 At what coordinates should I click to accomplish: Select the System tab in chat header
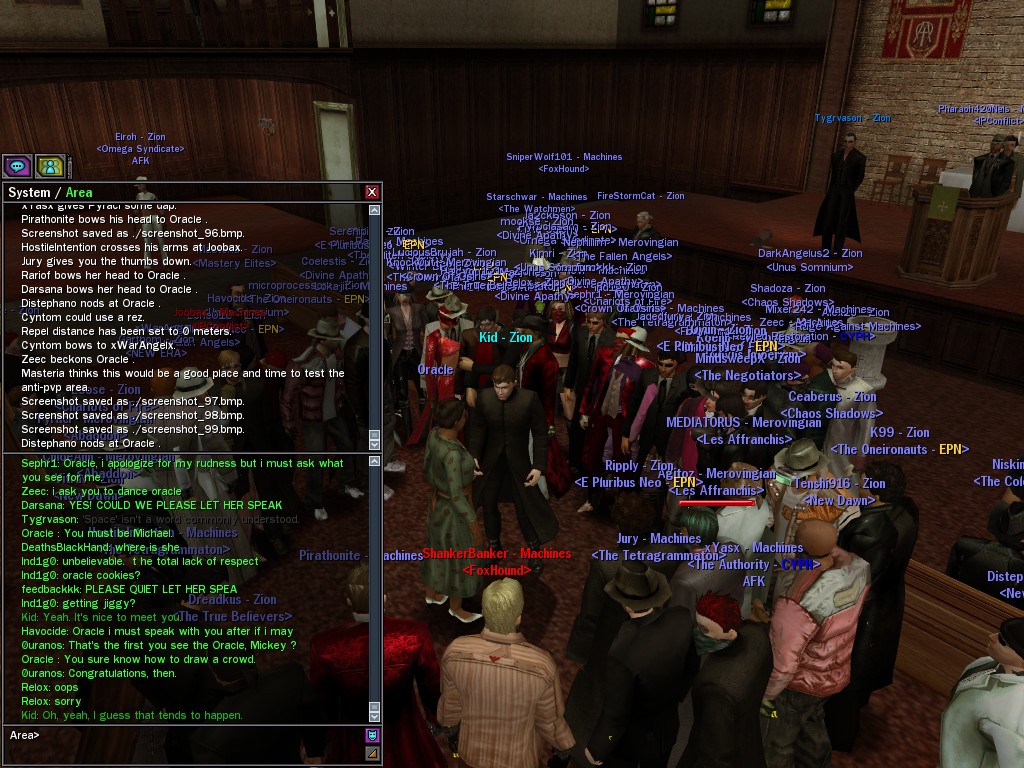pos(28,192)
